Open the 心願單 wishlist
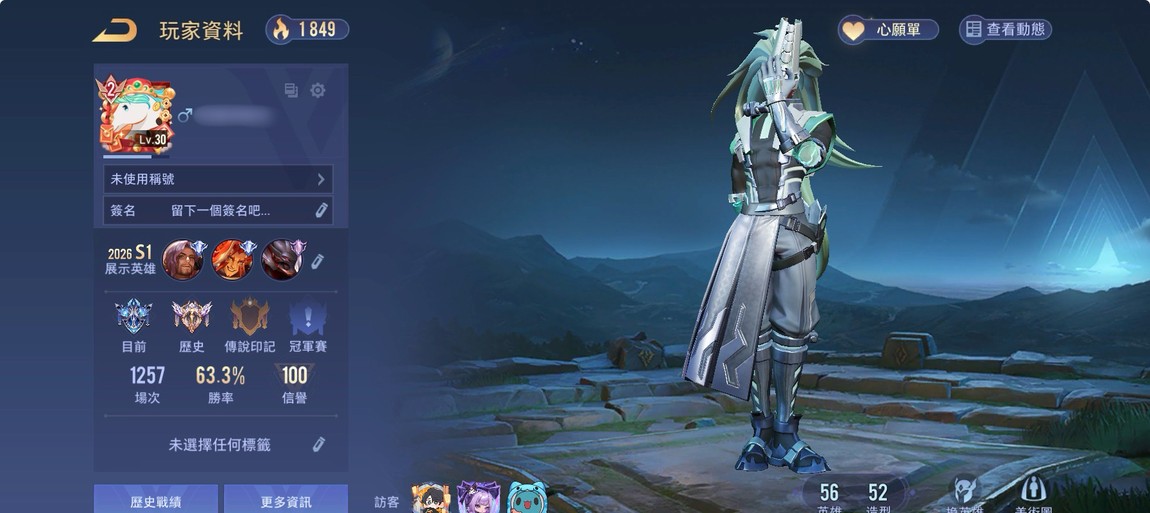The image size is (1150, 513). (x=888, y=30)
